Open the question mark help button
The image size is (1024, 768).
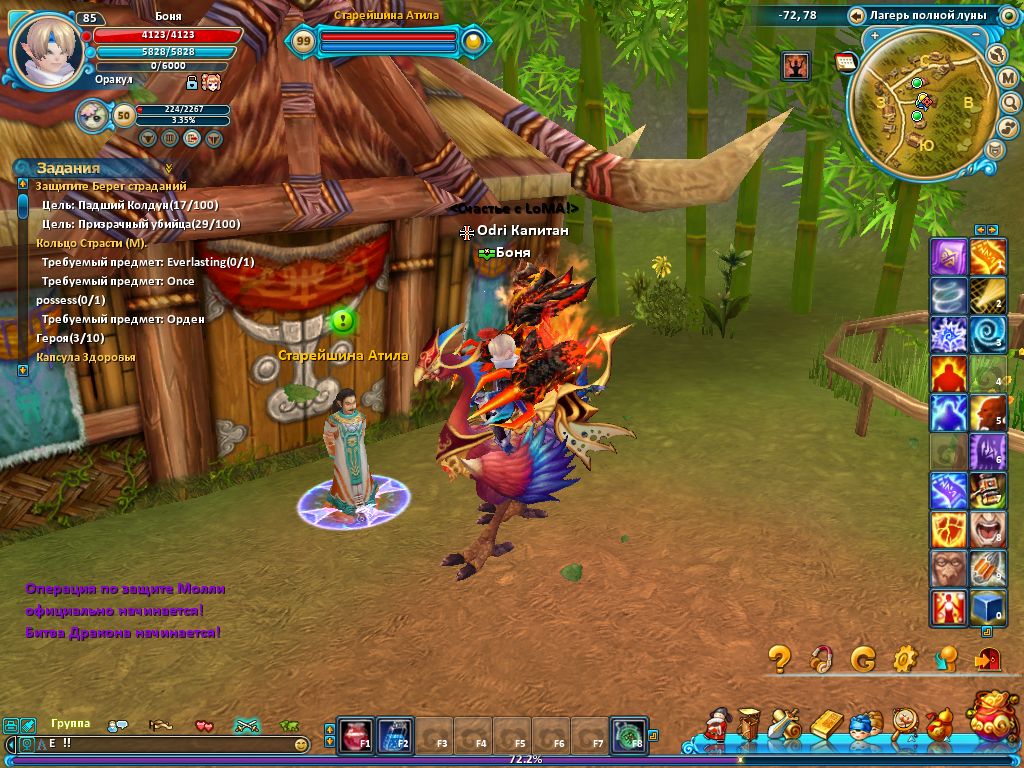click(x=780, y=658)
